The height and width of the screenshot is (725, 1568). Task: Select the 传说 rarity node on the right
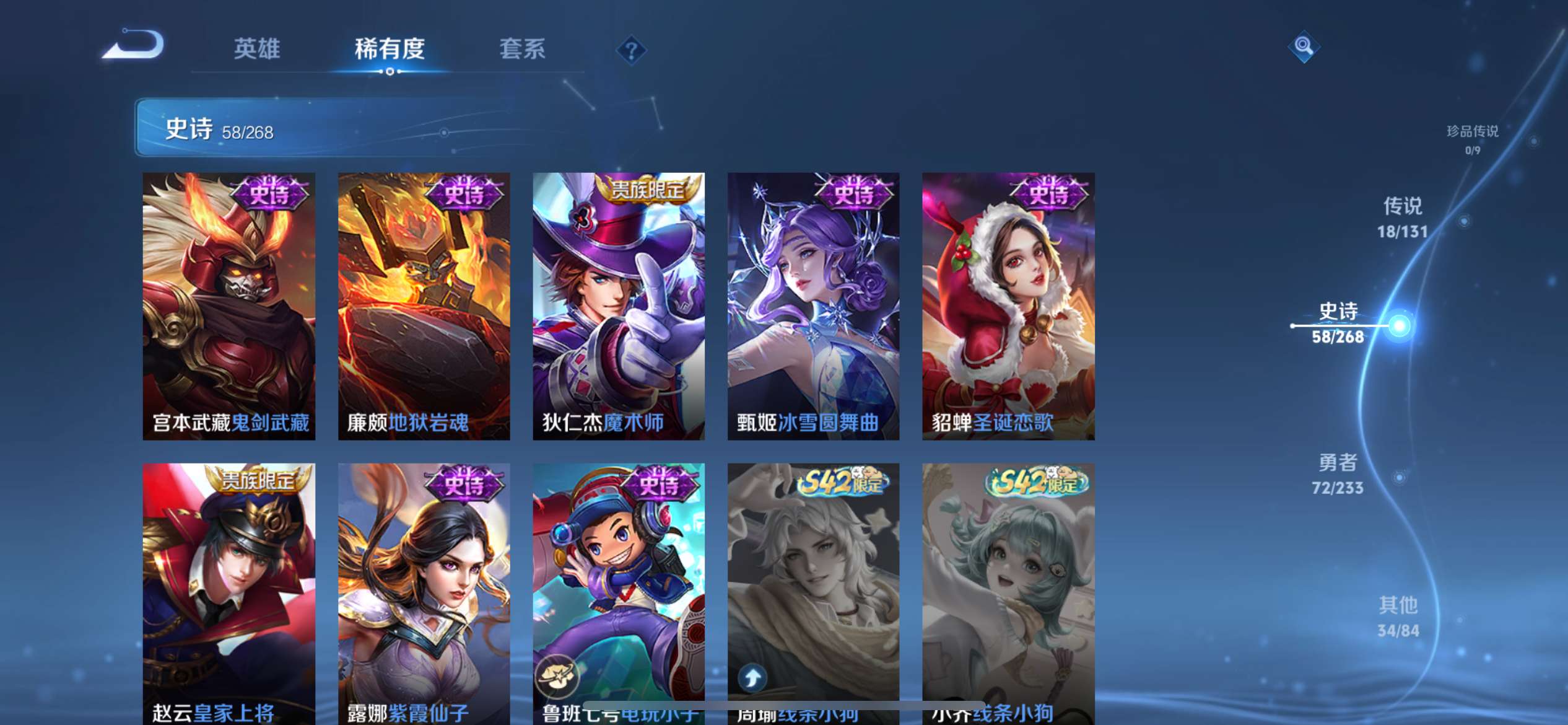(1401, 217)
